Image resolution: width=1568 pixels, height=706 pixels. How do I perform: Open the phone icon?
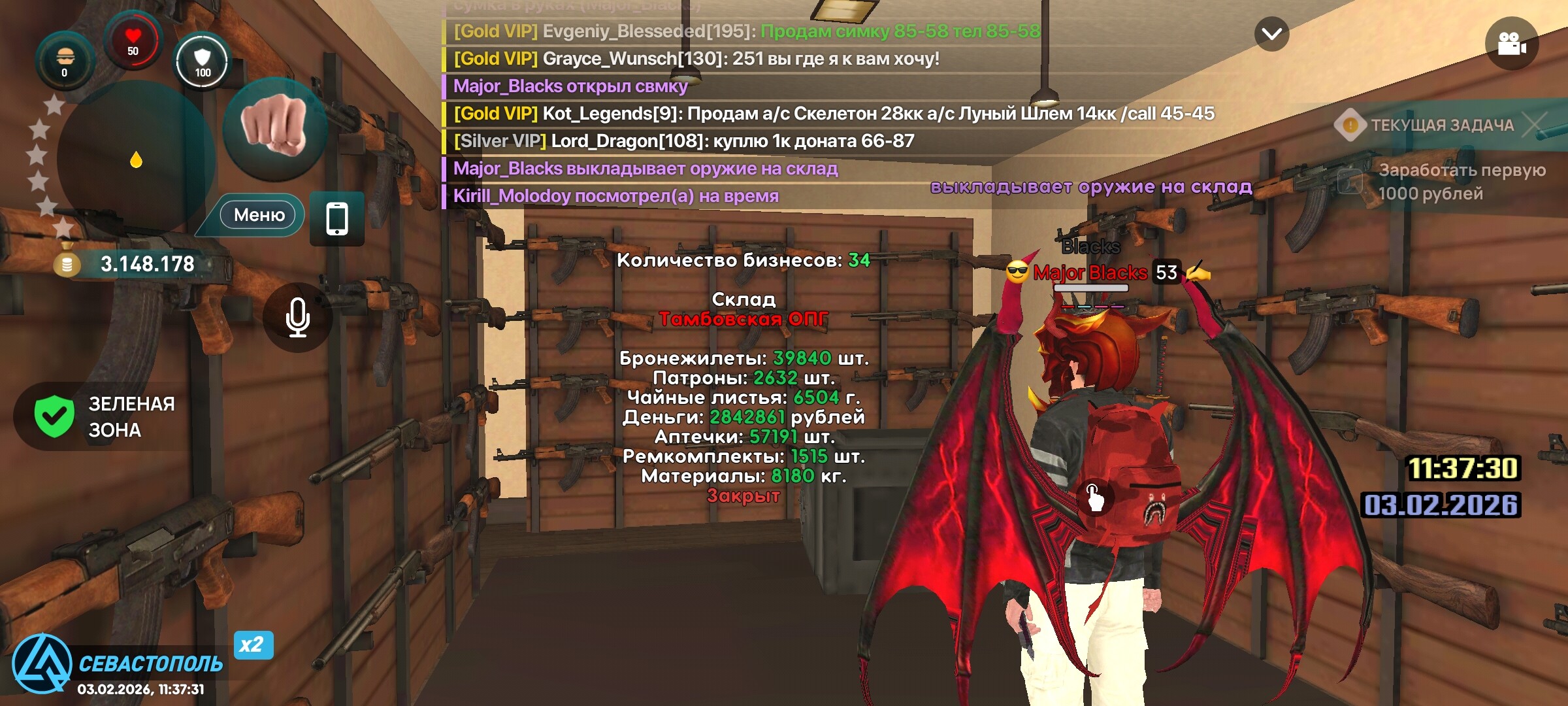point(337,218)
